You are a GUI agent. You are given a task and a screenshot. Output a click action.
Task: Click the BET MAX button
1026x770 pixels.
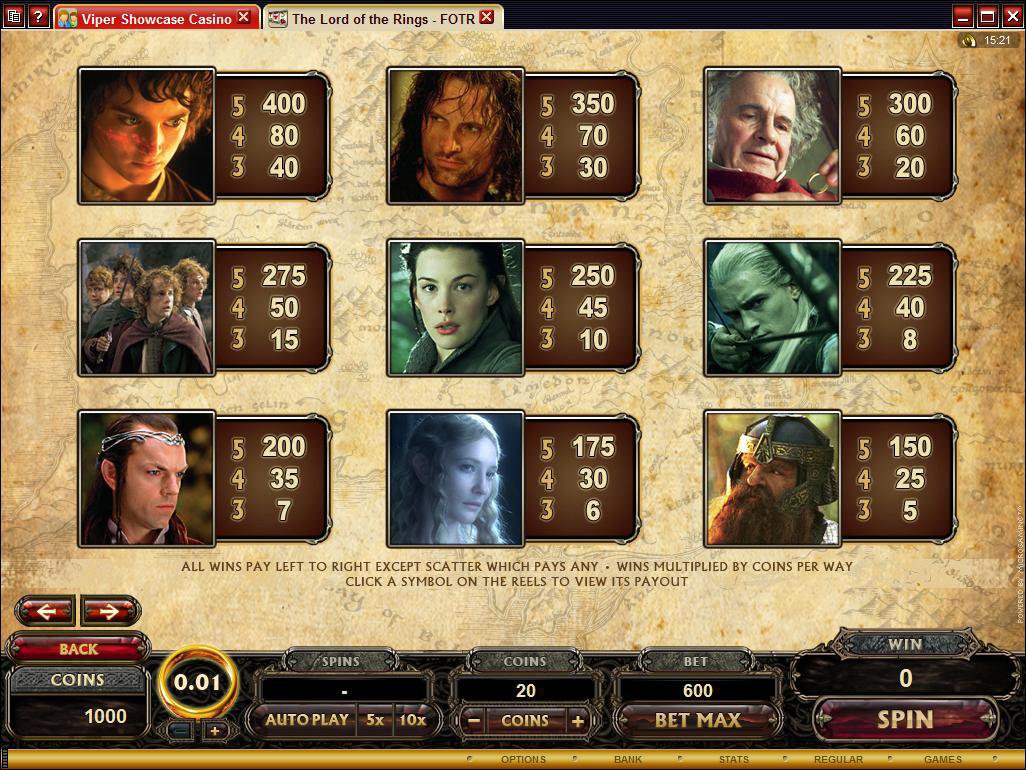point(697,720)
